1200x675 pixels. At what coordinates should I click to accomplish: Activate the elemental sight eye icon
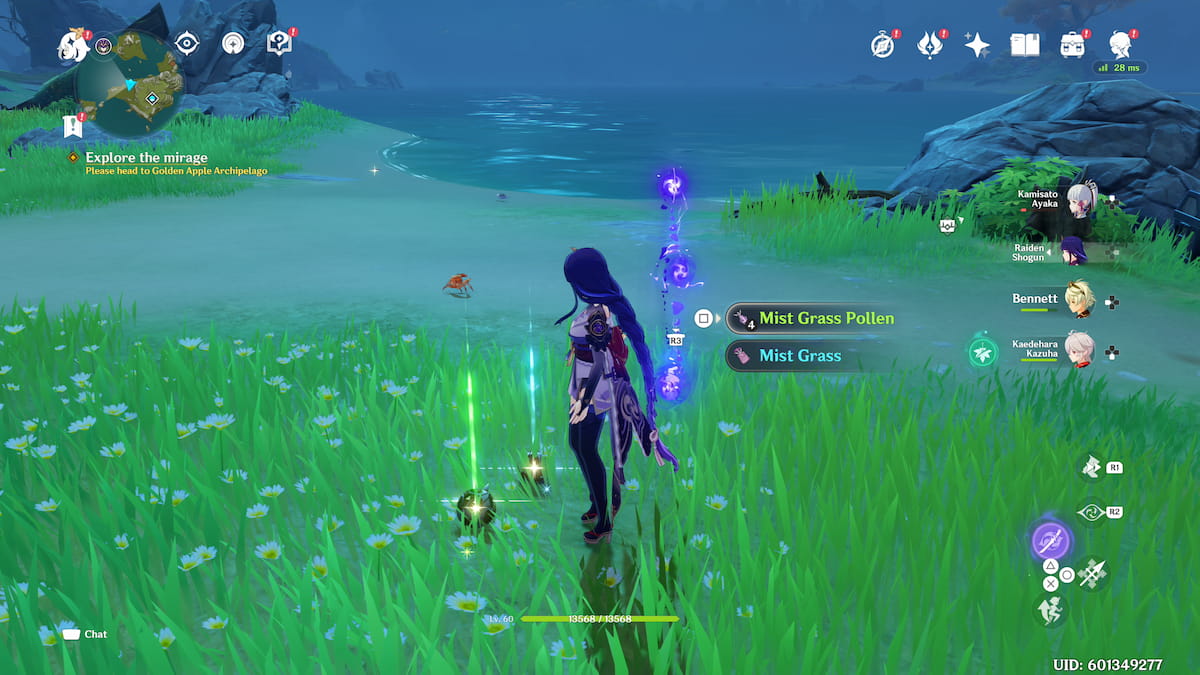point(186,43)
